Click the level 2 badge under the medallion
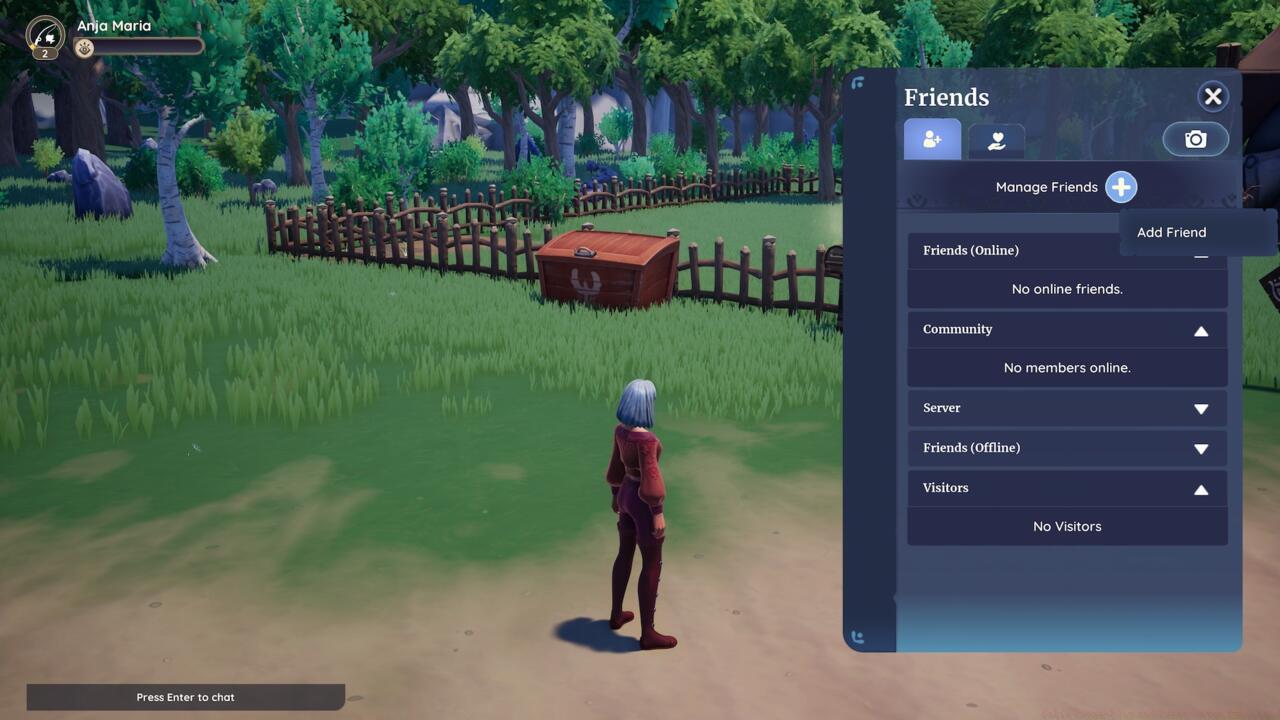This screenshot has width=1280, height=720. [44, 52]
